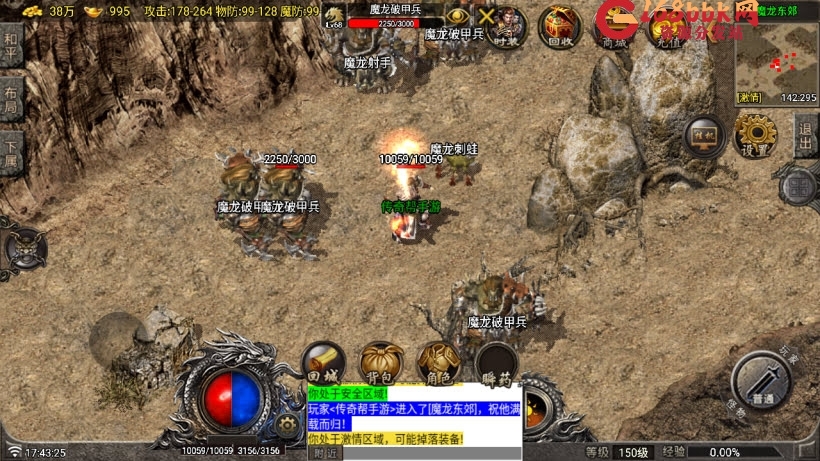Viewport: 820px width, 461px height.
Task: Click the eye icon beside target bar
Action: [457, 16]
